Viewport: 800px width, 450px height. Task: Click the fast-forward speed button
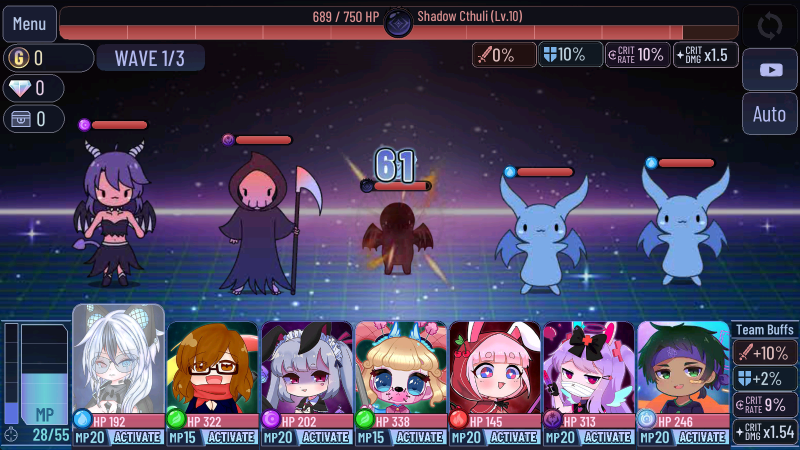pyautogui.click(x=769, y=69)
